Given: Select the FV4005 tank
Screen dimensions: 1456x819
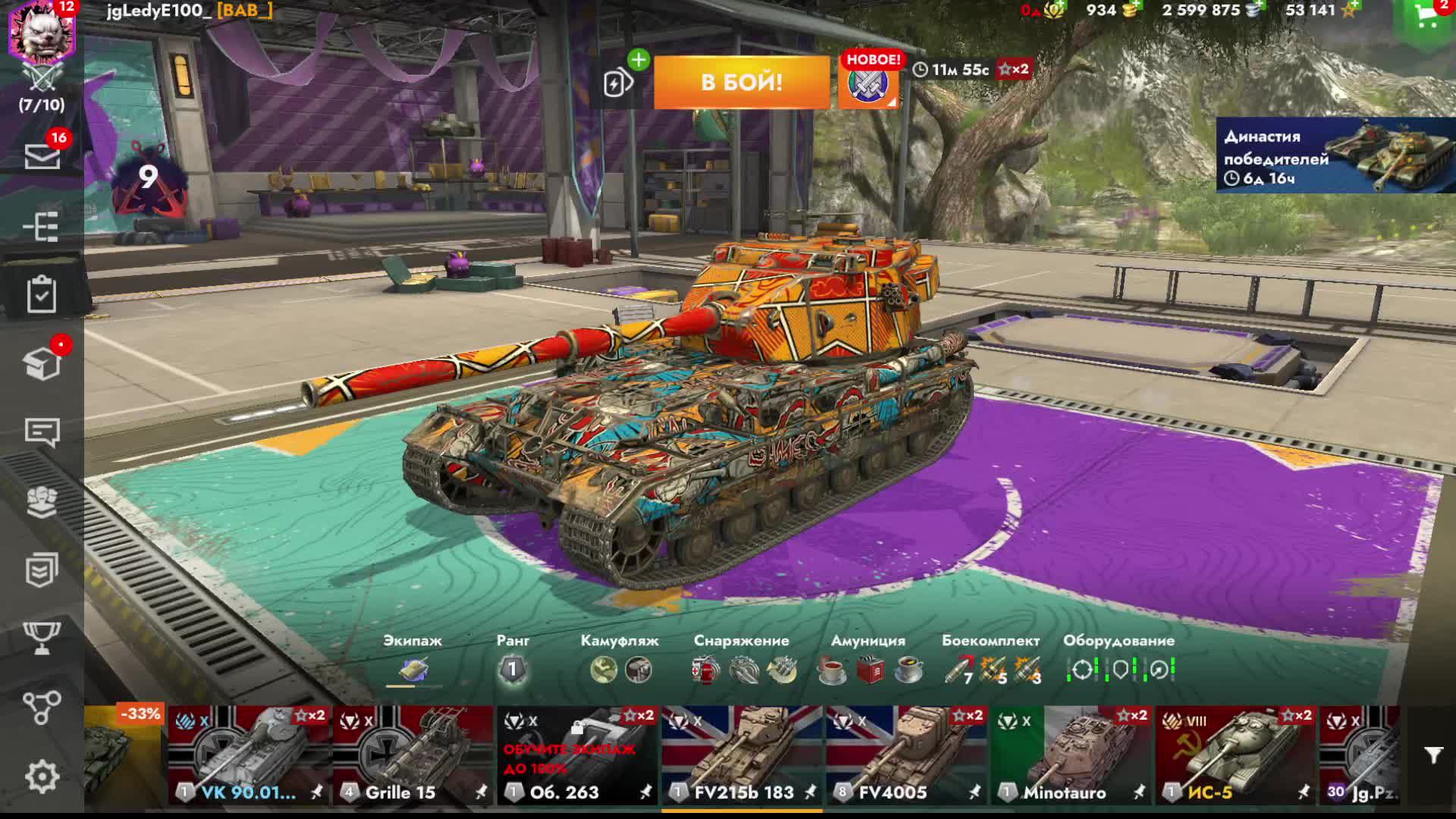Looking at the screenshot, I should pos(906,755).
